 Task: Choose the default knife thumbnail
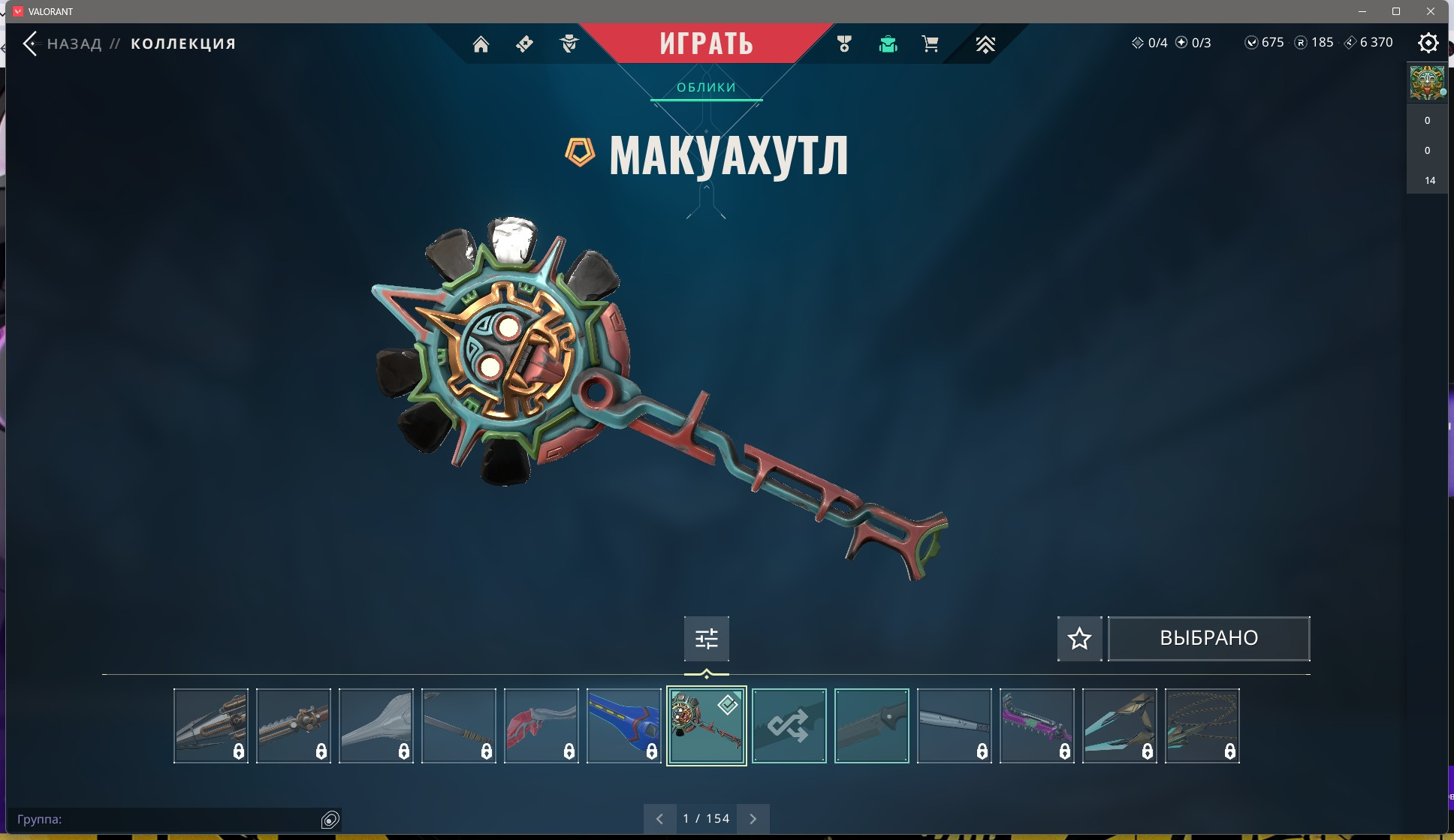click(x=871, y=726)
